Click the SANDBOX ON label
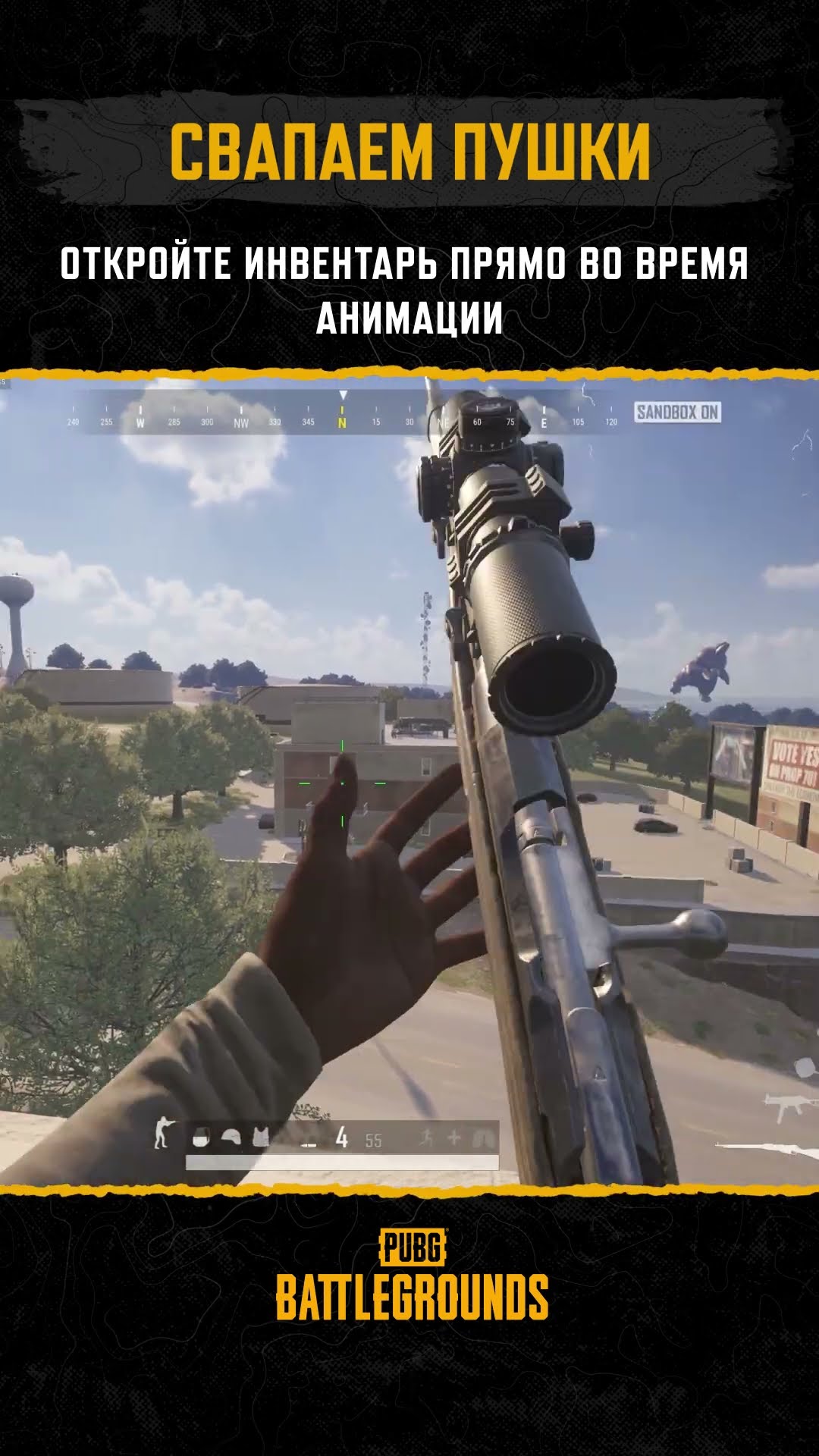 tap(677, 413)
